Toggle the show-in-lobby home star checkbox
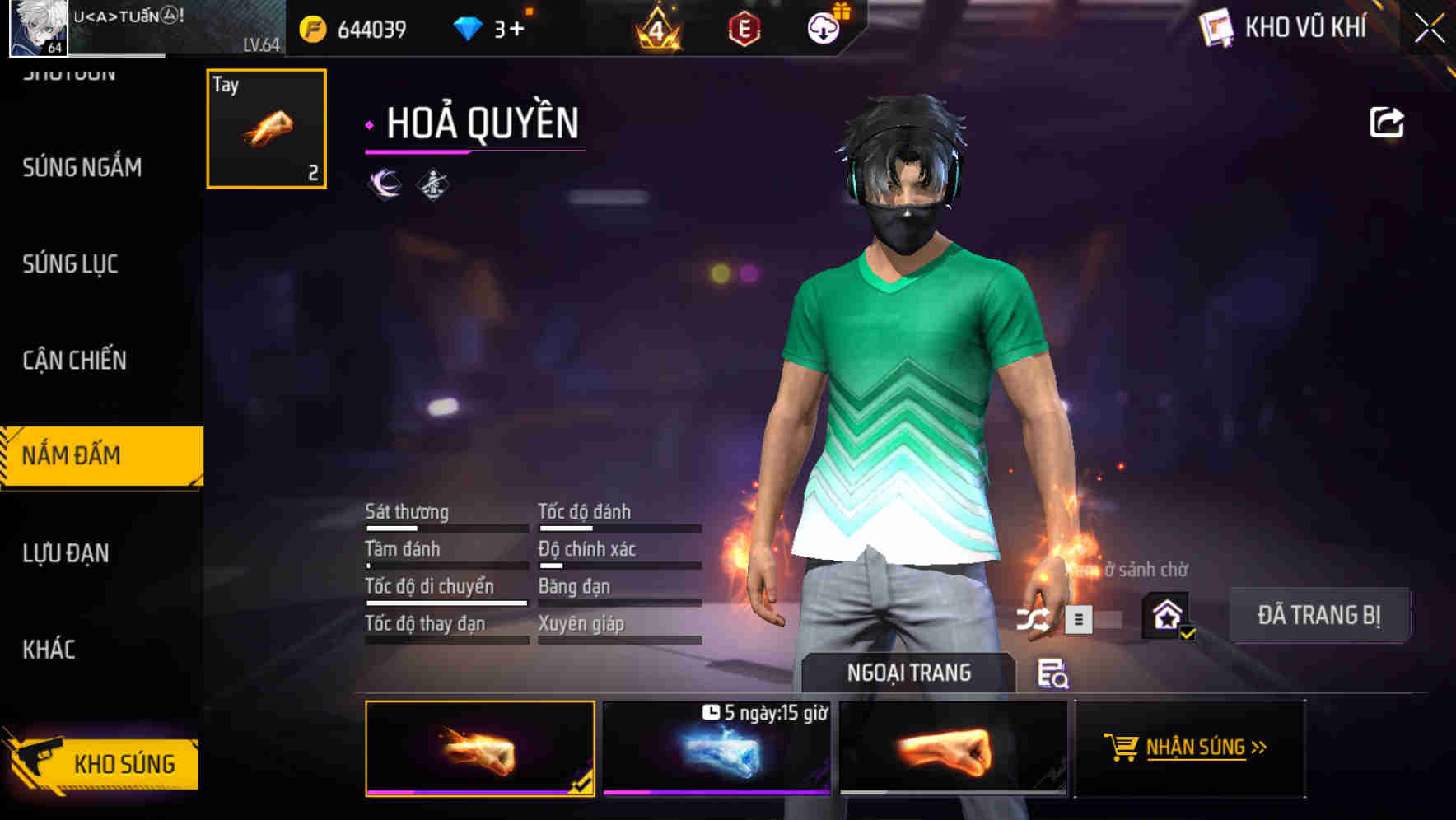Viewport: 1456px width, 820px height. [1165, 617]
